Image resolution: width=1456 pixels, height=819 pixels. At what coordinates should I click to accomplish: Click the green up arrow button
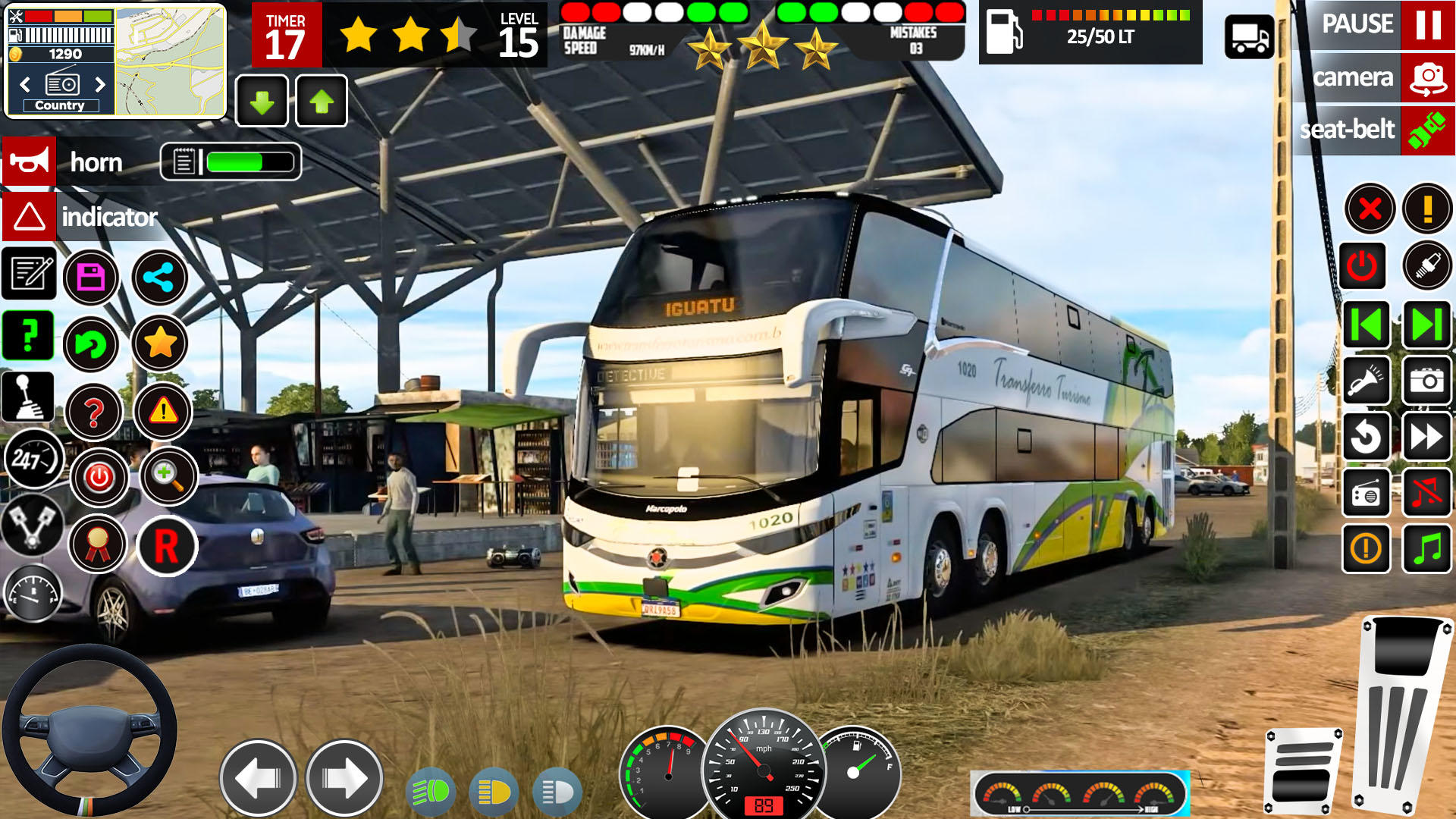pyautogui.click(x=322, y=101)
